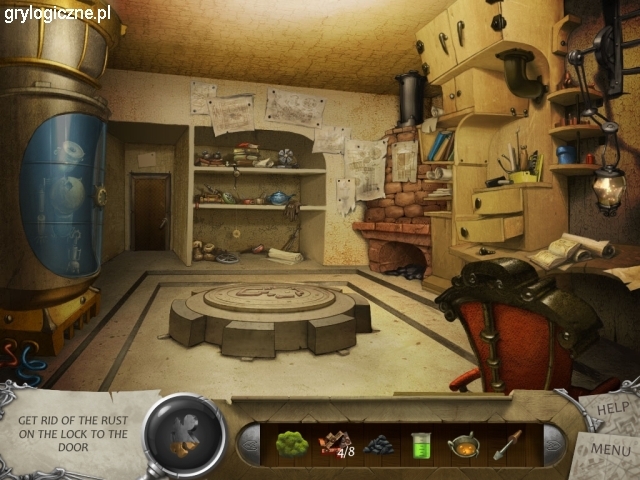Pick the red scrap pieces marked 4/8

tap(335, 445)
